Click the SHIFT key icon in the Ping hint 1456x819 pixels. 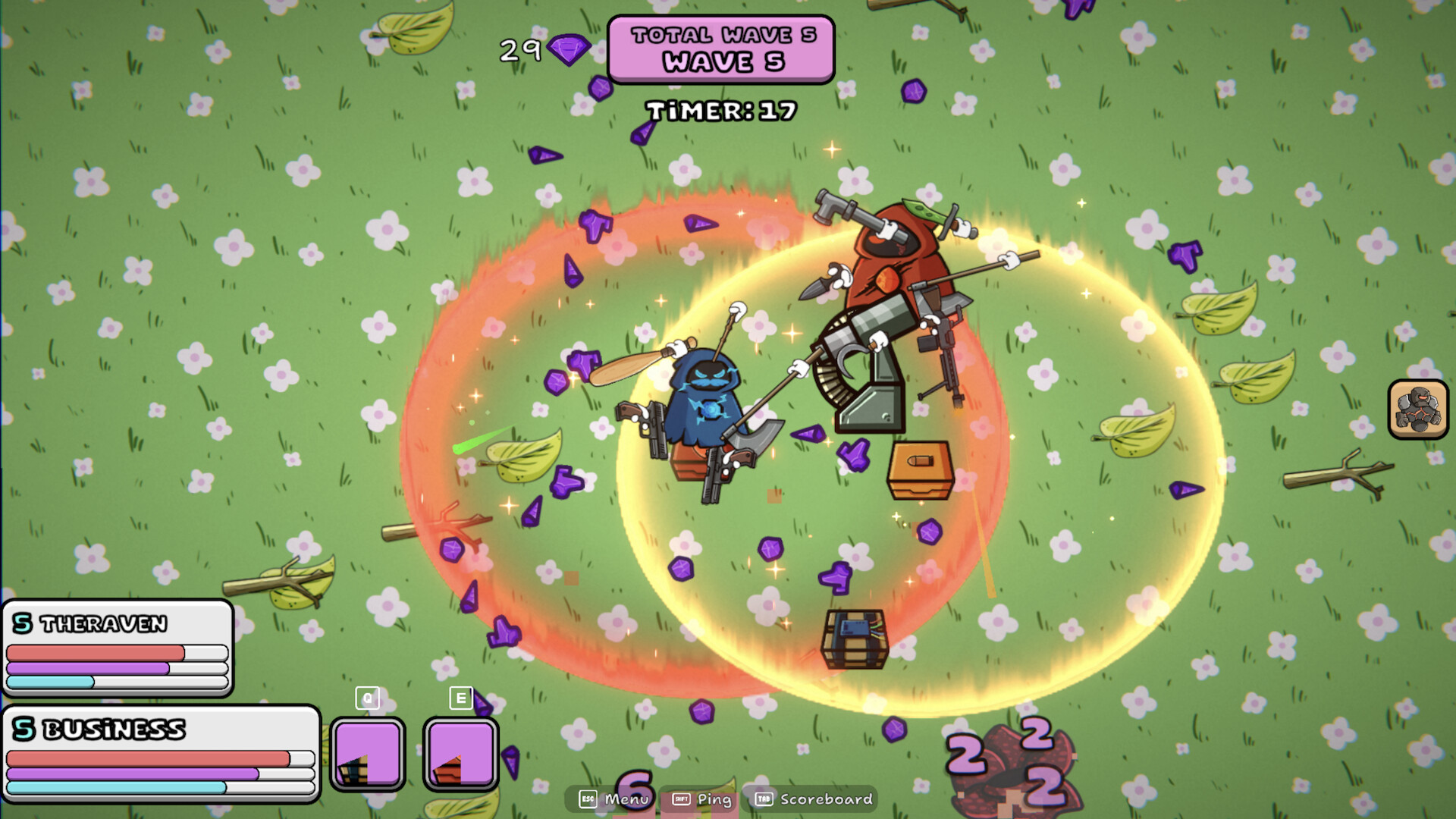pos(681,800)
